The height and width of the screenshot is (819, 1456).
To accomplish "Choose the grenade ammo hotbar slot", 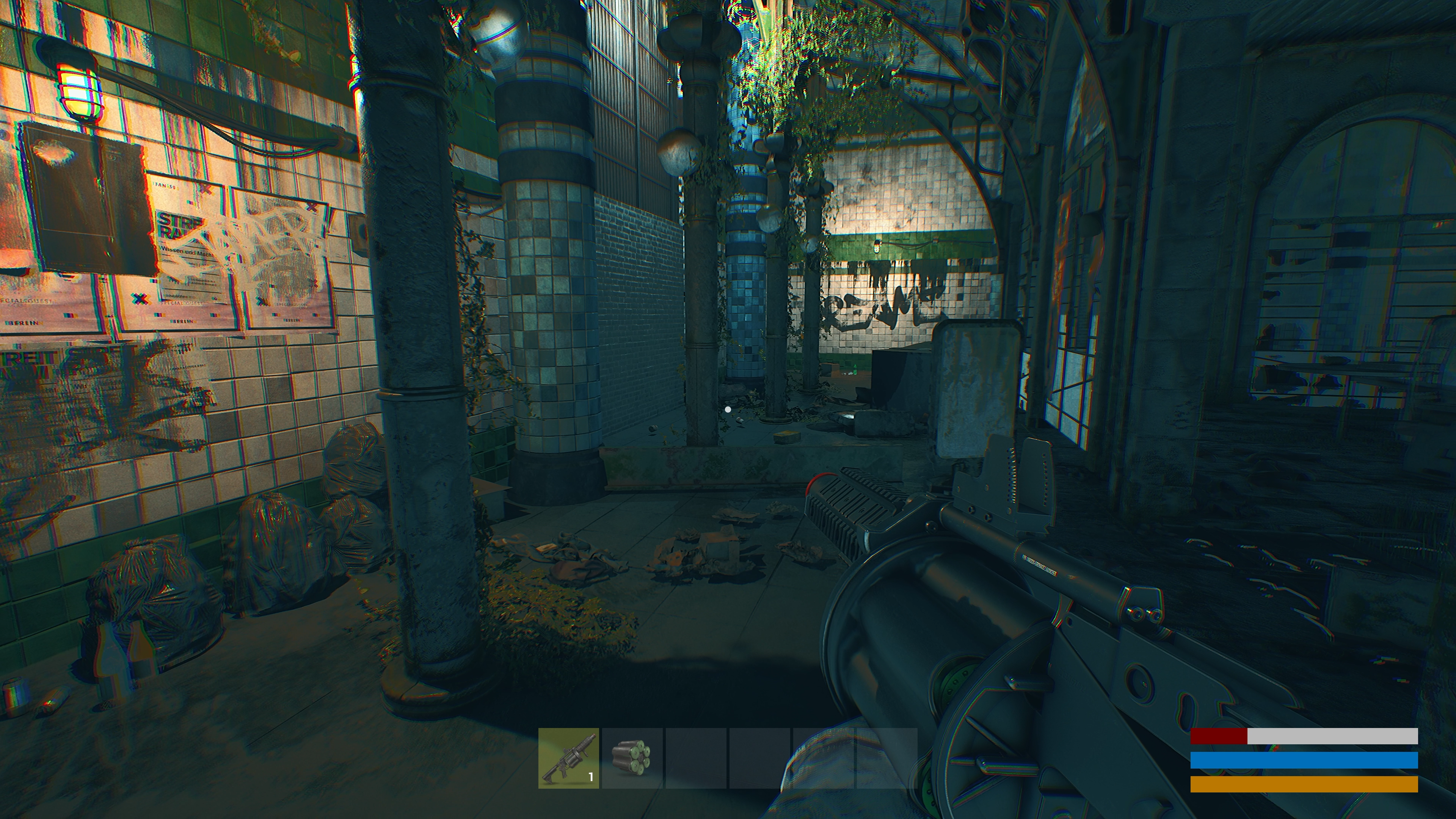I will pyautogui.click(x=631, y=758).
